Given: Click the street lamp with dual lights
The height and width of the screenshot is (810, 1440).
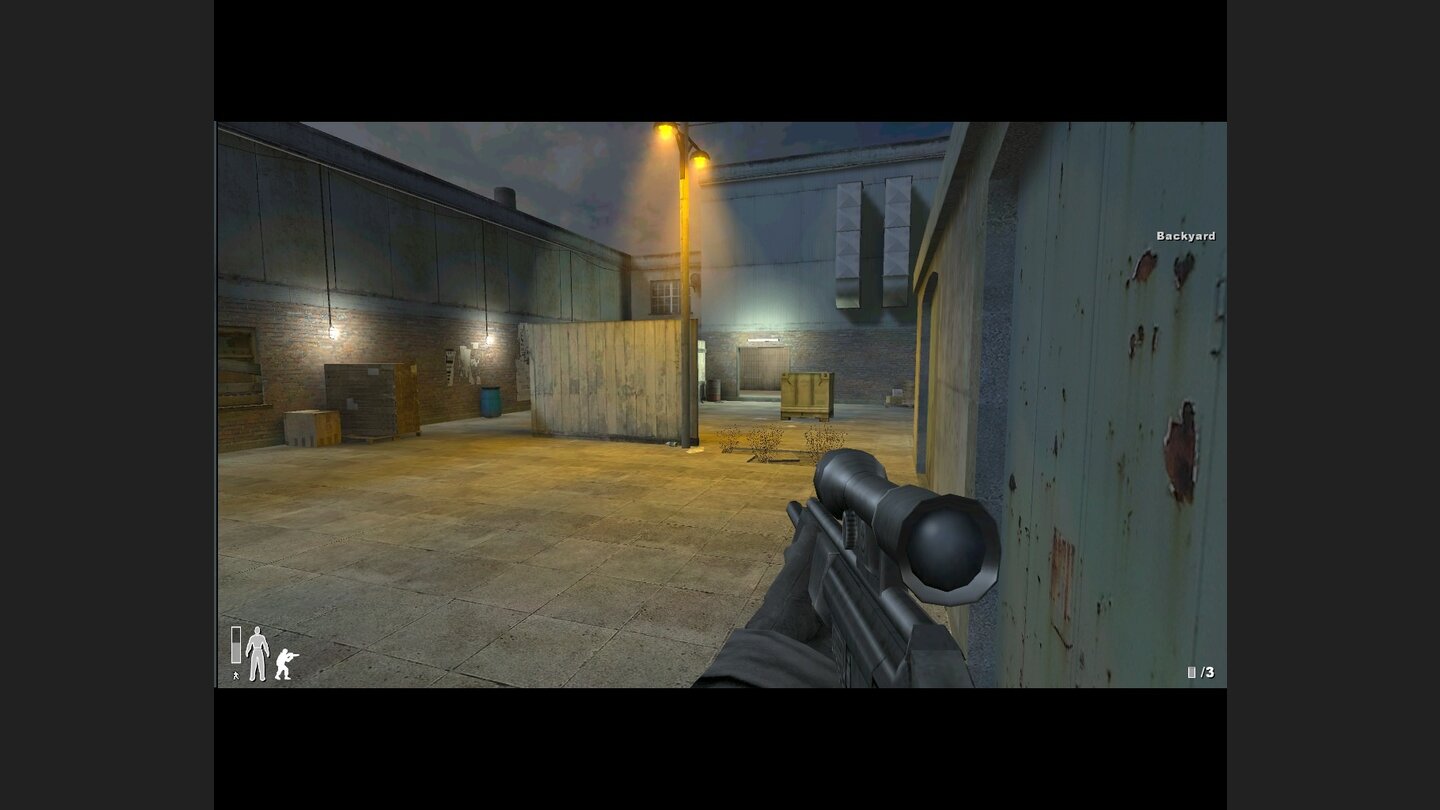Looking at the screenshot, I should (683, 145).
